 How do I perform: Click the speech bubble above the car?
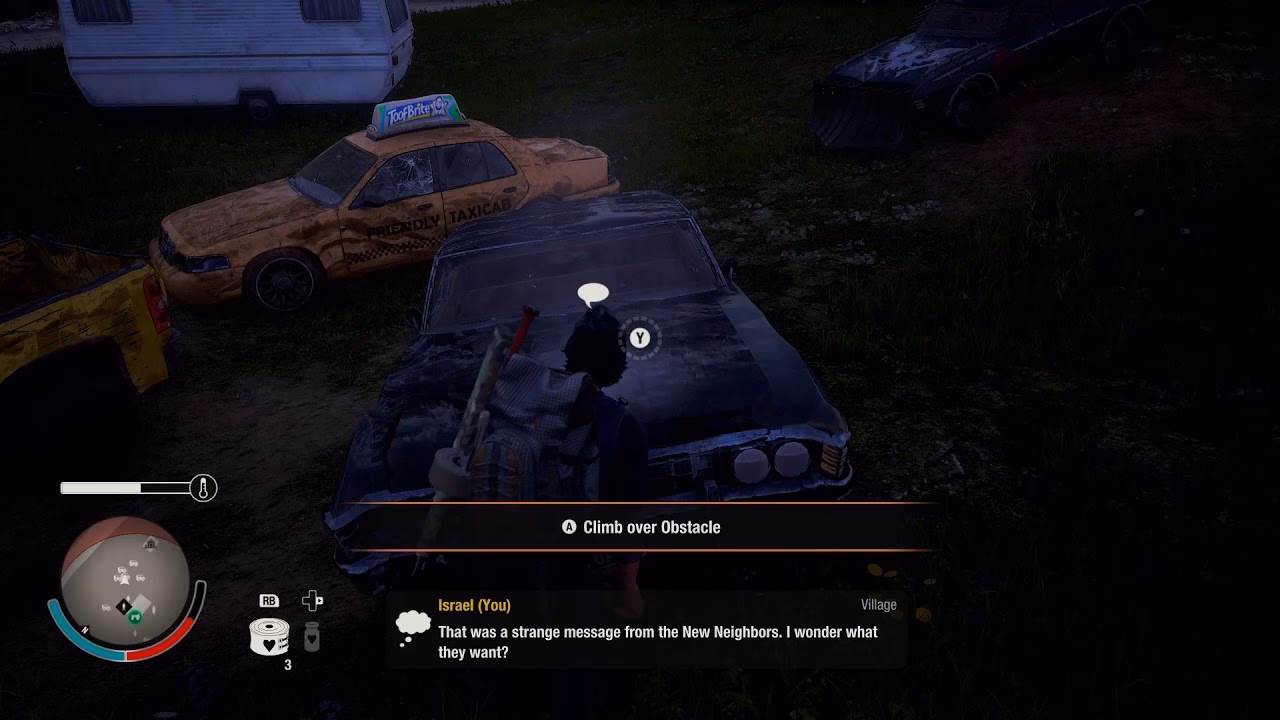(x=592, y=292)
